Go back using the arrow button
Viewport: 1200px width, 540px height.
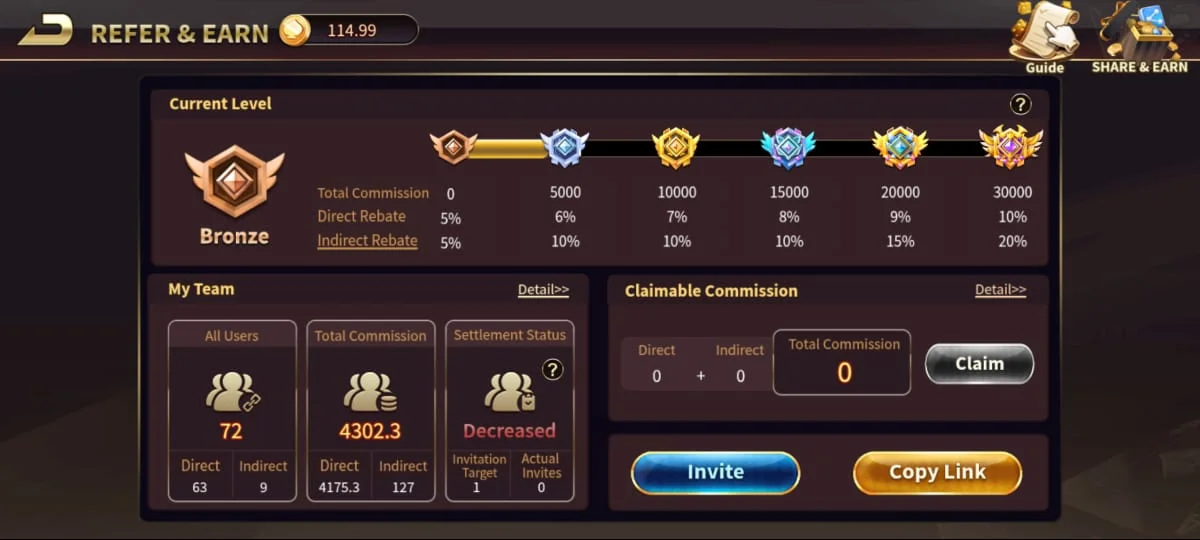(x=45, y=31)
